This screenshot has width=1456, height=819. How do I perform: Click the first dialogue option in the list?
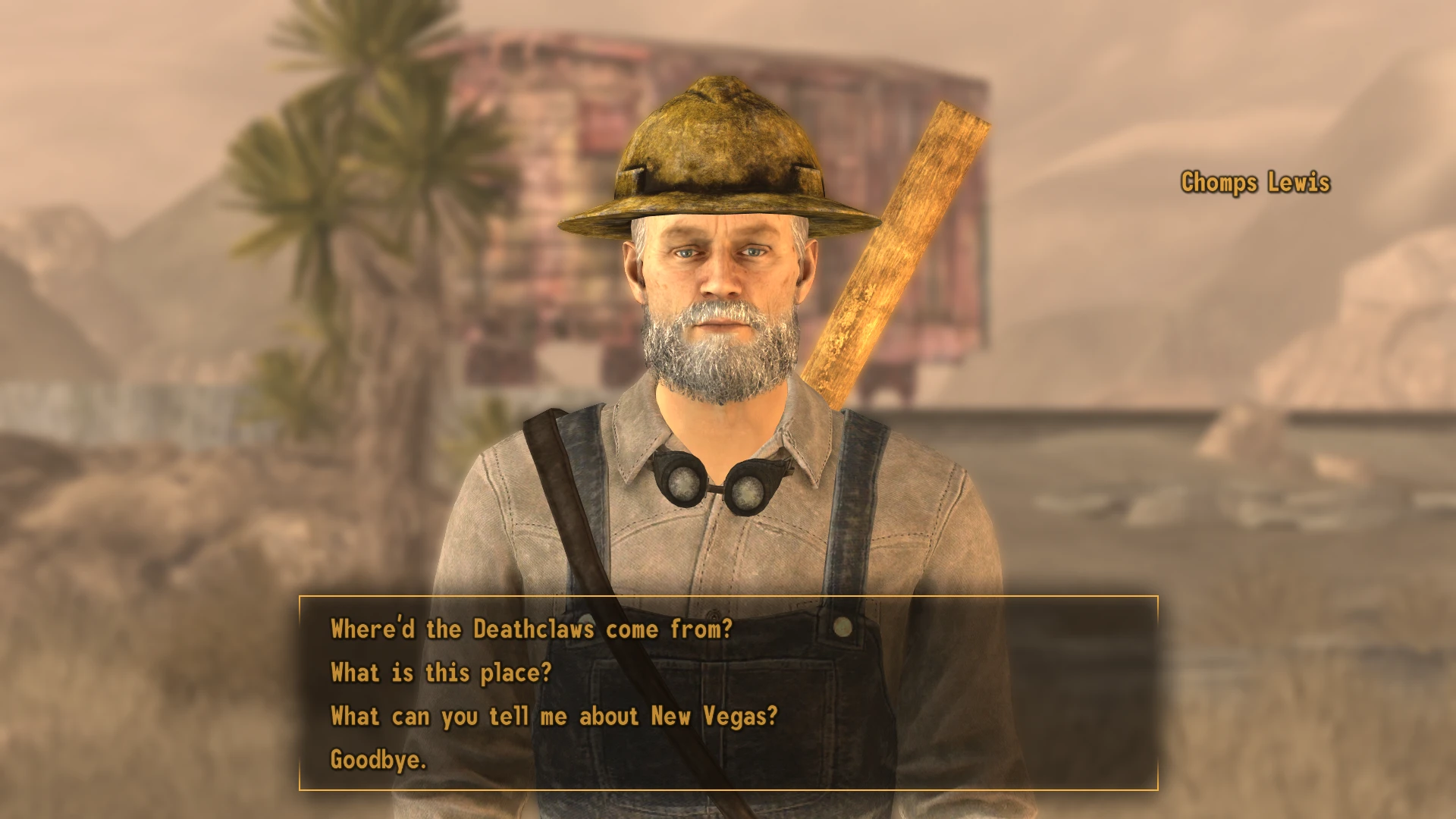(x=531, y=629)
